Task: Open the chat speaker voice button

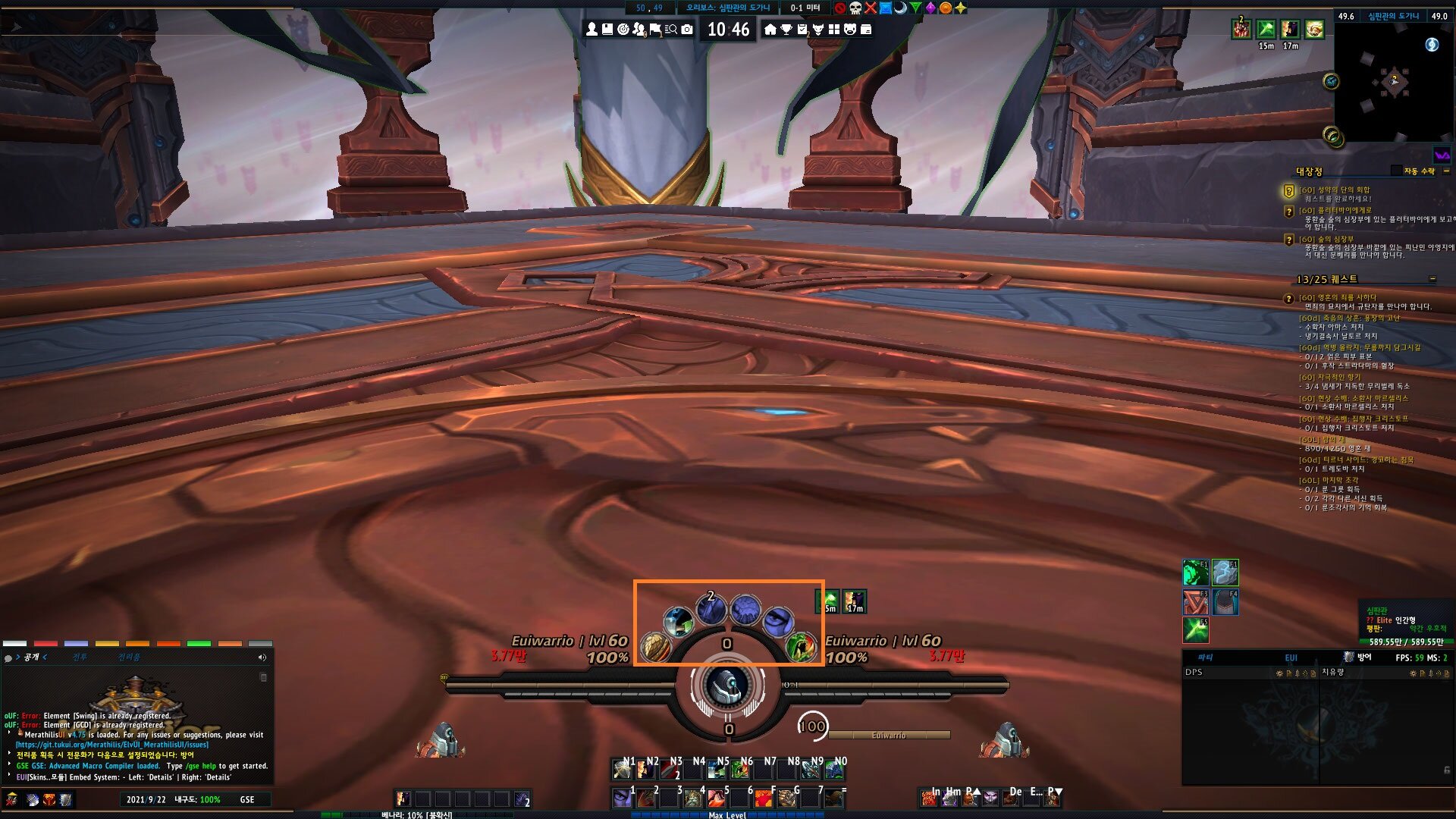Action: coord(262,657)
